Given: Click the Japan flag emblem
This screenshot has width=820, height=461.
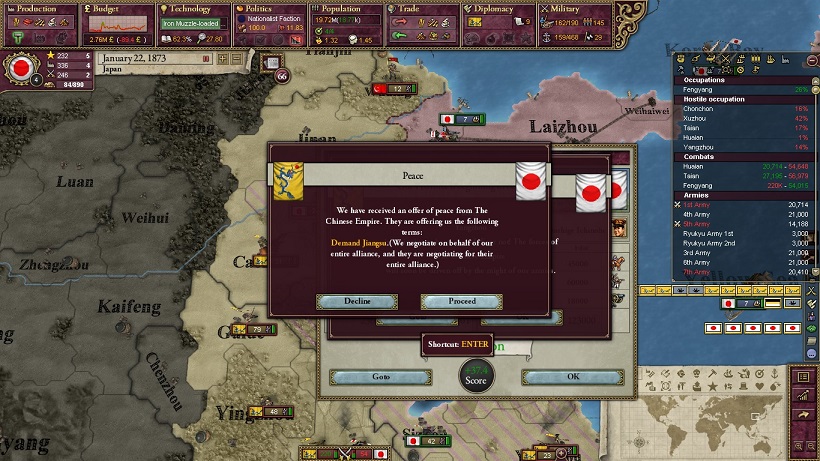Looking at the screenshot, I should pos(19,69).
